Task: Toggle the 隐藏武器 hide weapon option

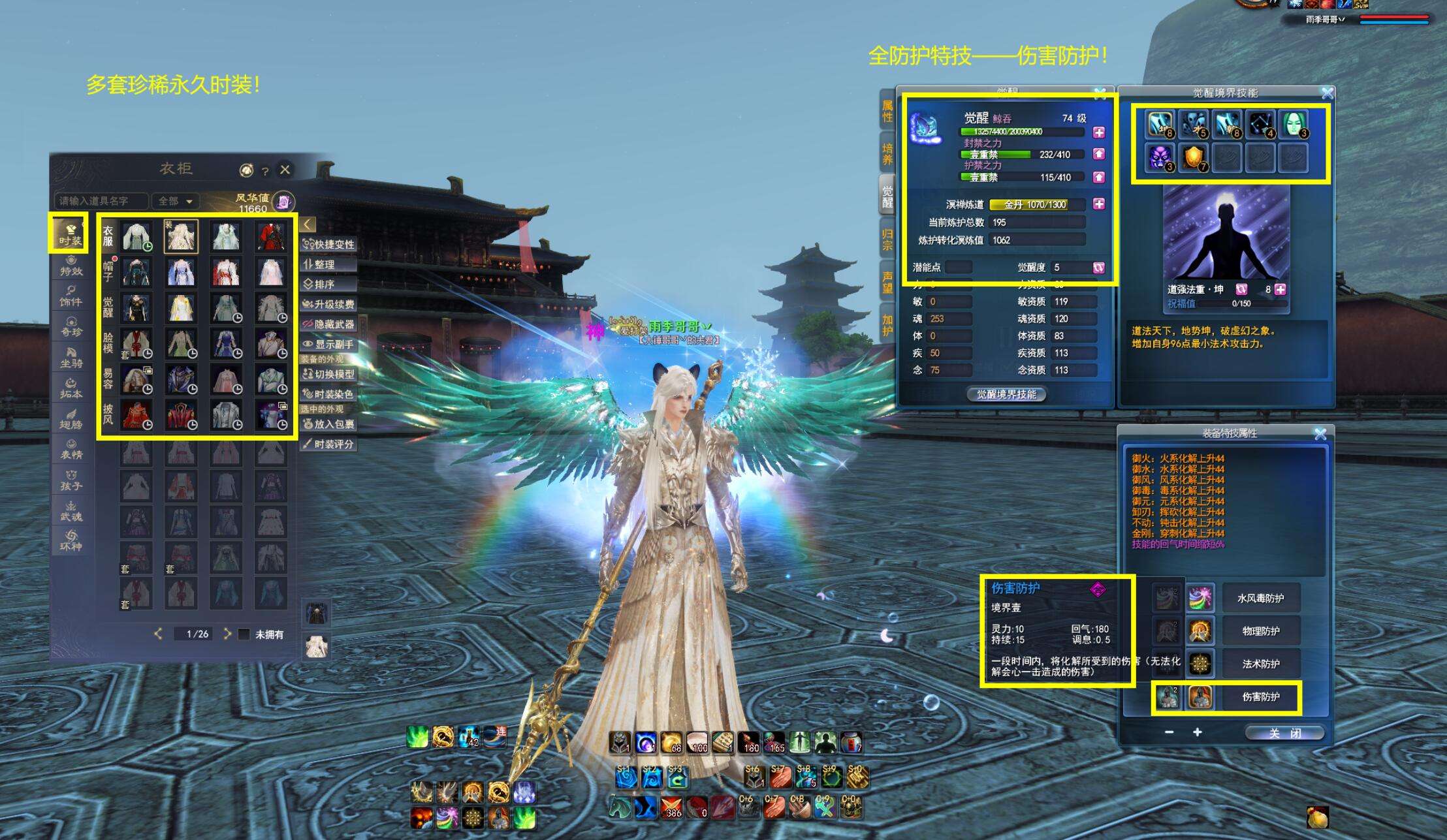Action: [x=328, y=324]
